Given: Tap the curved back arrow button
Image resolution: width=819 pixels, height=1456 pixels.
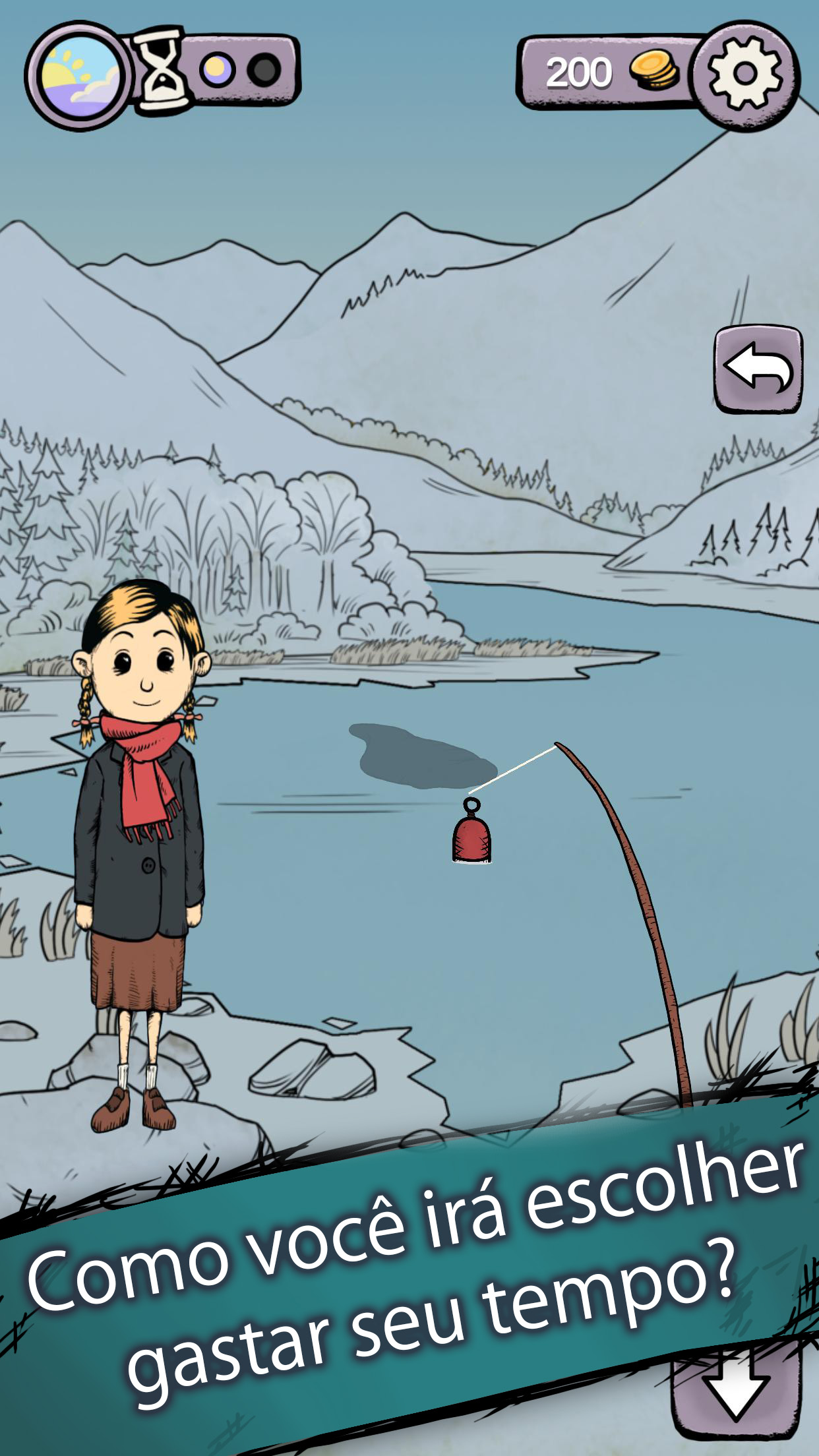Looking at the screenshot, I should click(x=758, y=370).
